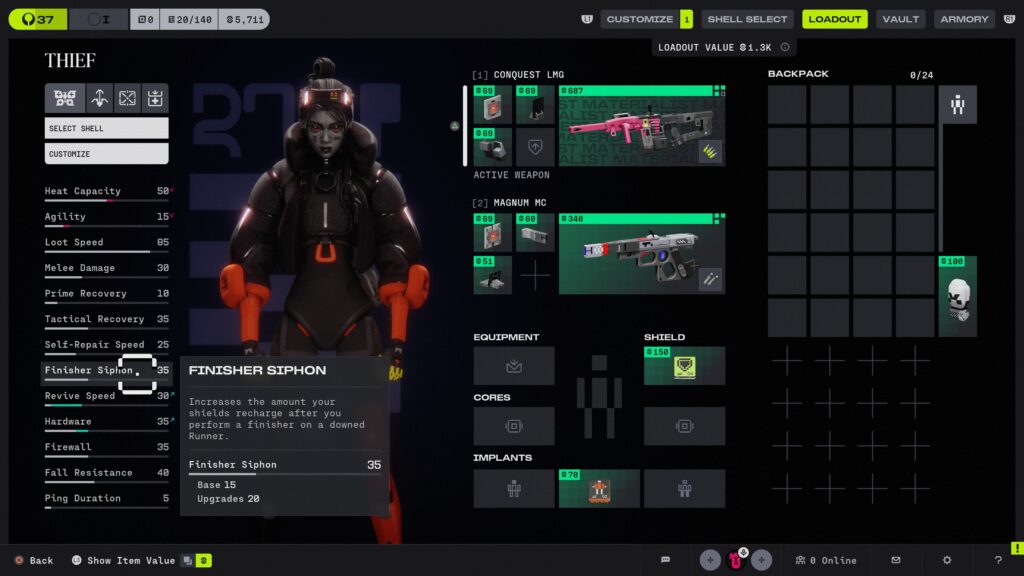The image size is (1024, 576).
Task: Open the mail envelope icon
Action: tap(896, 560)
